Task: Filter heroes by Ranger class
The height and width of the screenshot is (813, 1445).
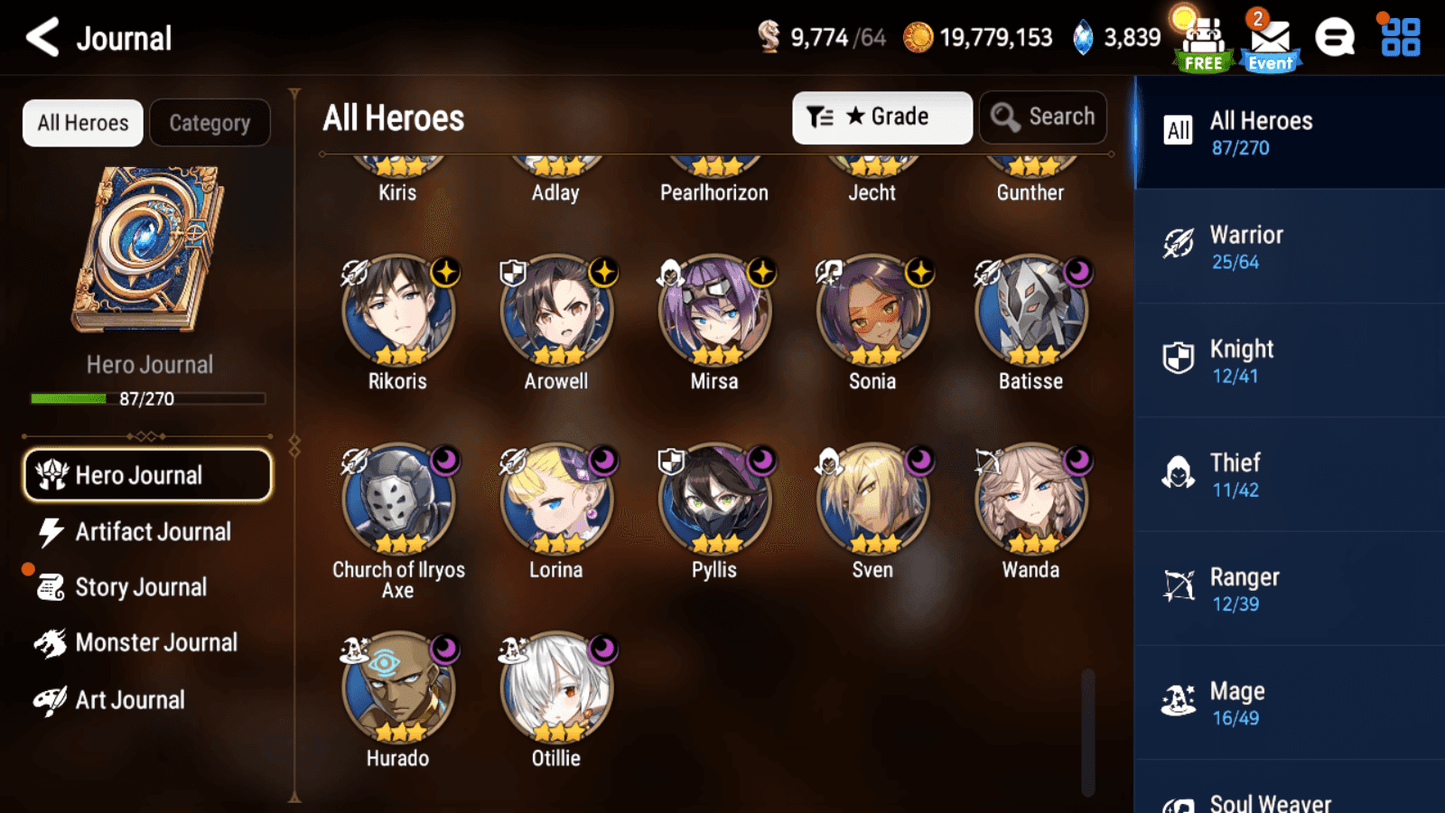Action: [1288, 588]
